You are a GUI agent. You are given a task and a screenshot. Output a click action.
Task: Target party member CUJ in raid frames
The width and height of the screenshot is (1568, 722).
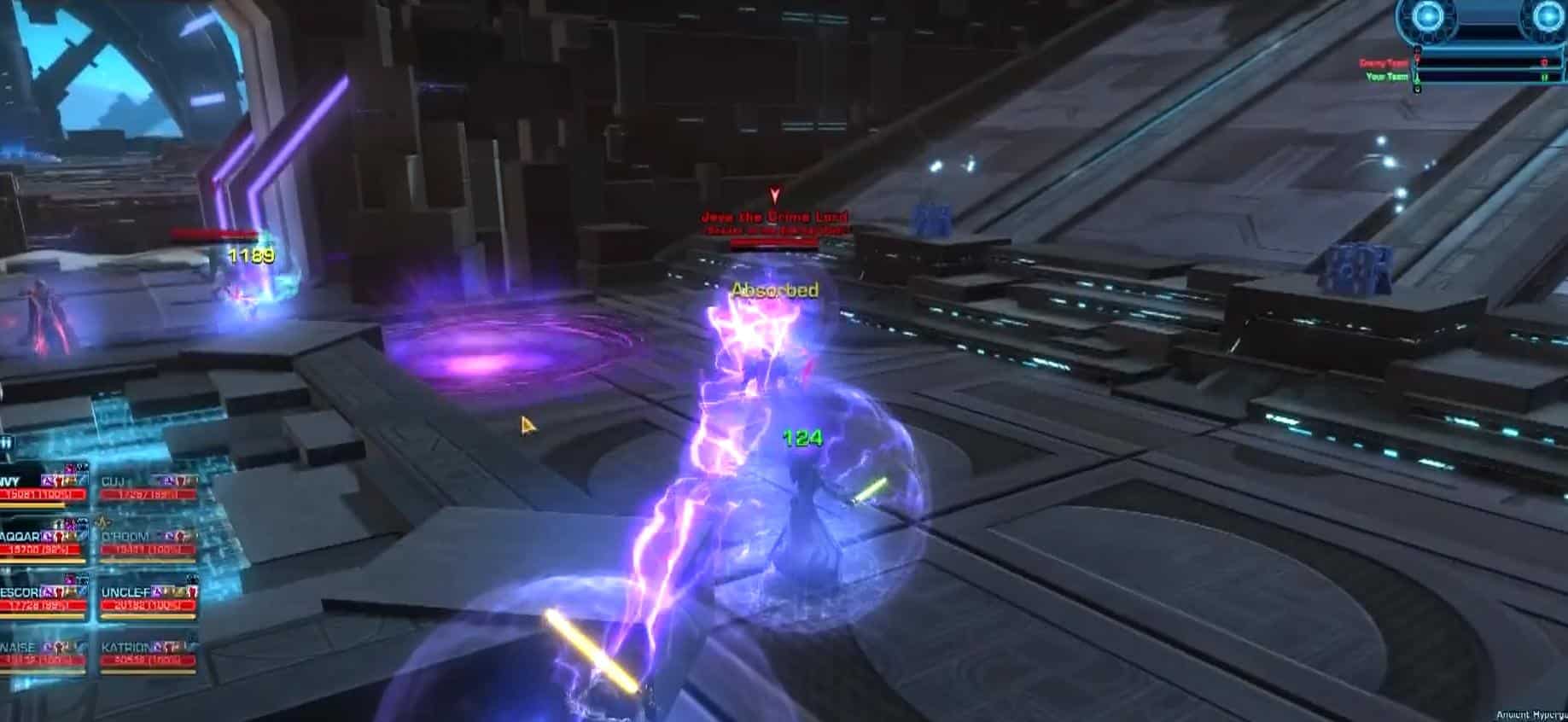148,488
